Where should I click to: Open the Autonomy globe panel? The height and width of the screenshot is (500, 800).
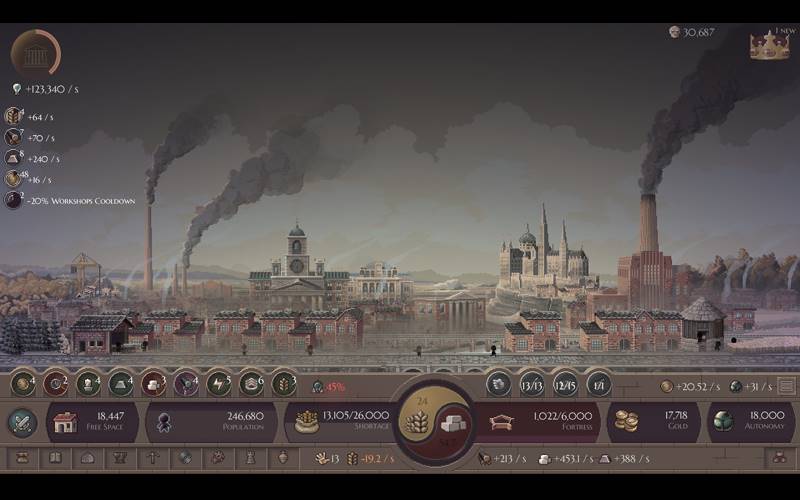(x=750, y=422)
